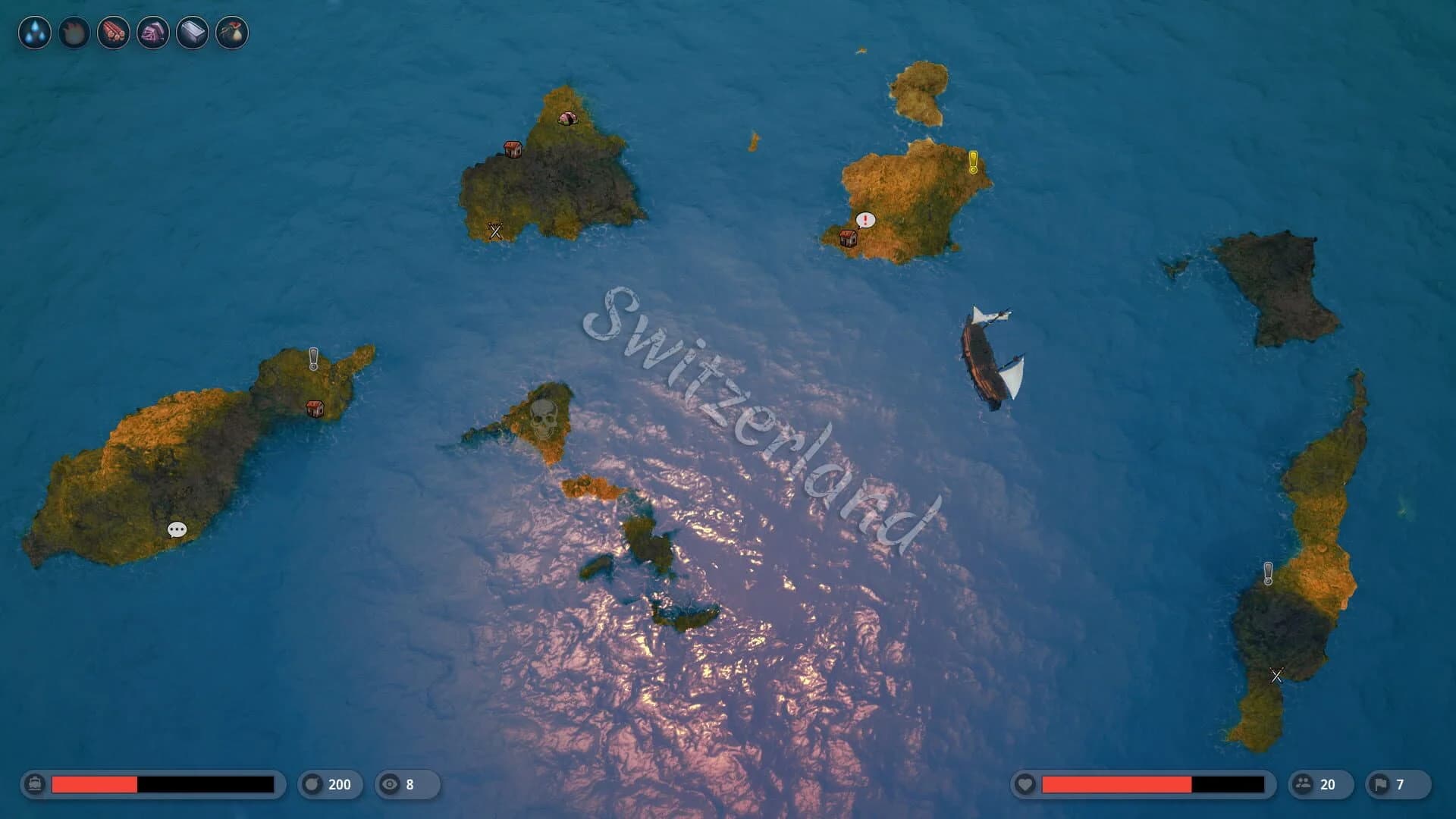1456x819 pixels.
Task: Select the water droplets resource icon
Action: tap(35, 33)
